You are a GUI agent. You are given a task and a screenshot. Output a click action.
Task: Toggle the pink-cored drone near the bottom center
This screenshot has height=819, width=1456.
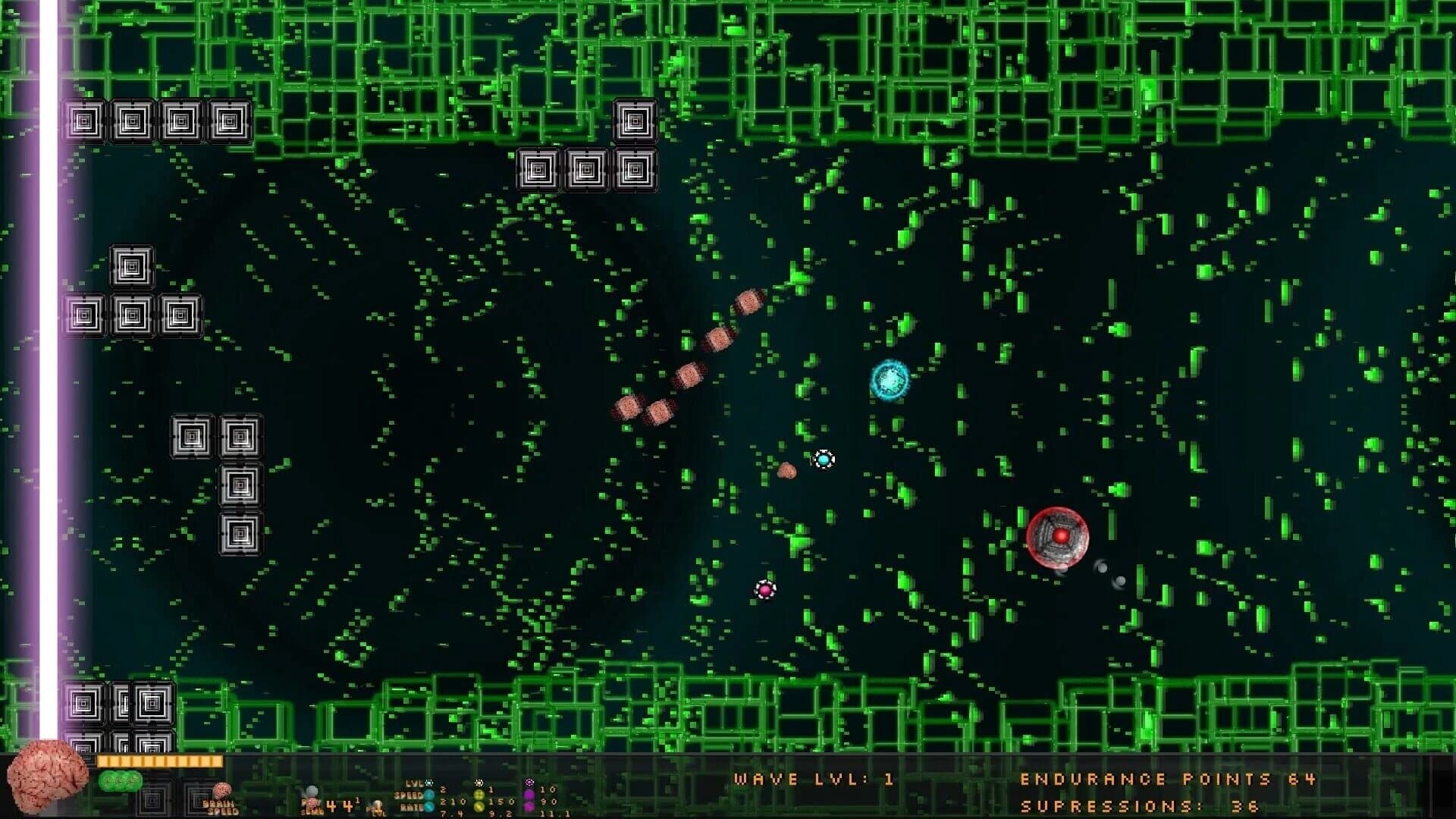(765, 589)
